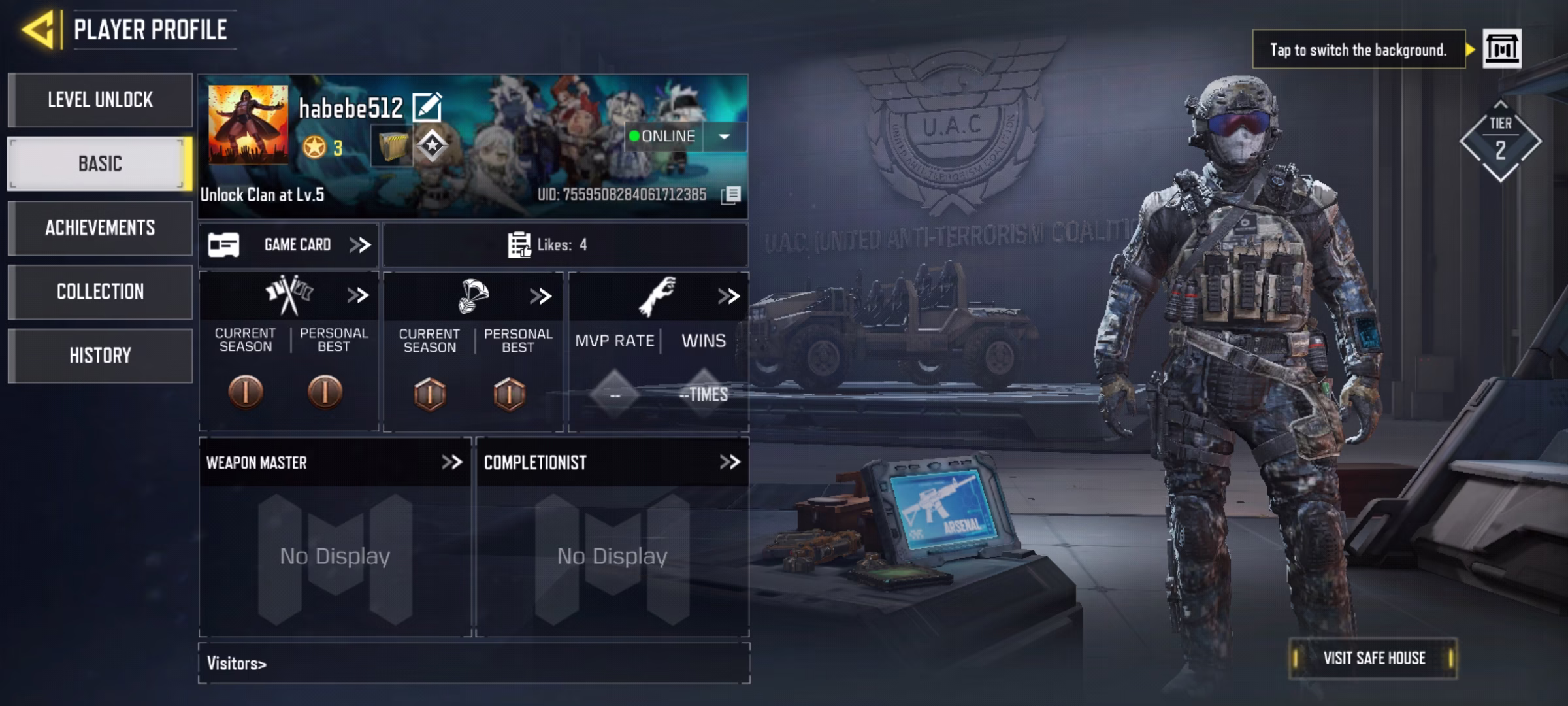Screen dimensions: 1568x706
Task: Switch to the Level Unlock tab
Action: pos(100,100)
